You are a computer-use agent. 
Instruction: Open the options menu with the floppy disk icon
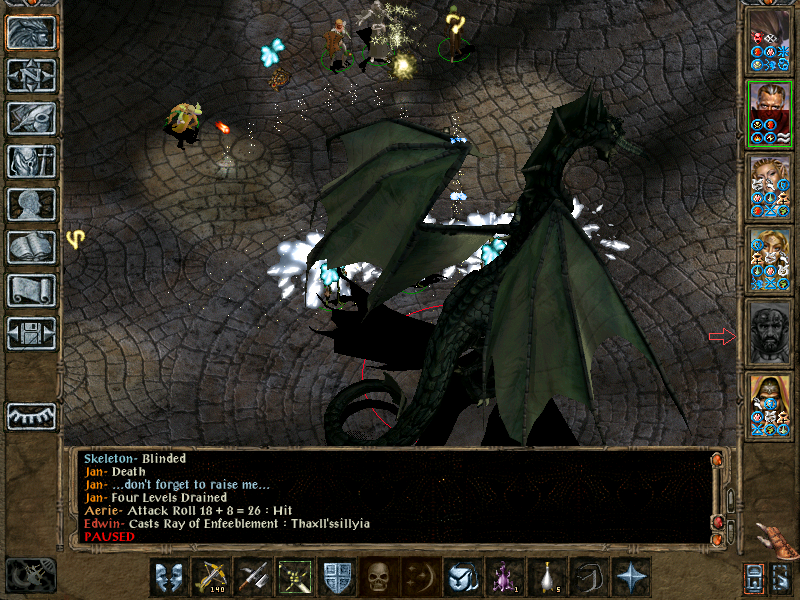31,333
